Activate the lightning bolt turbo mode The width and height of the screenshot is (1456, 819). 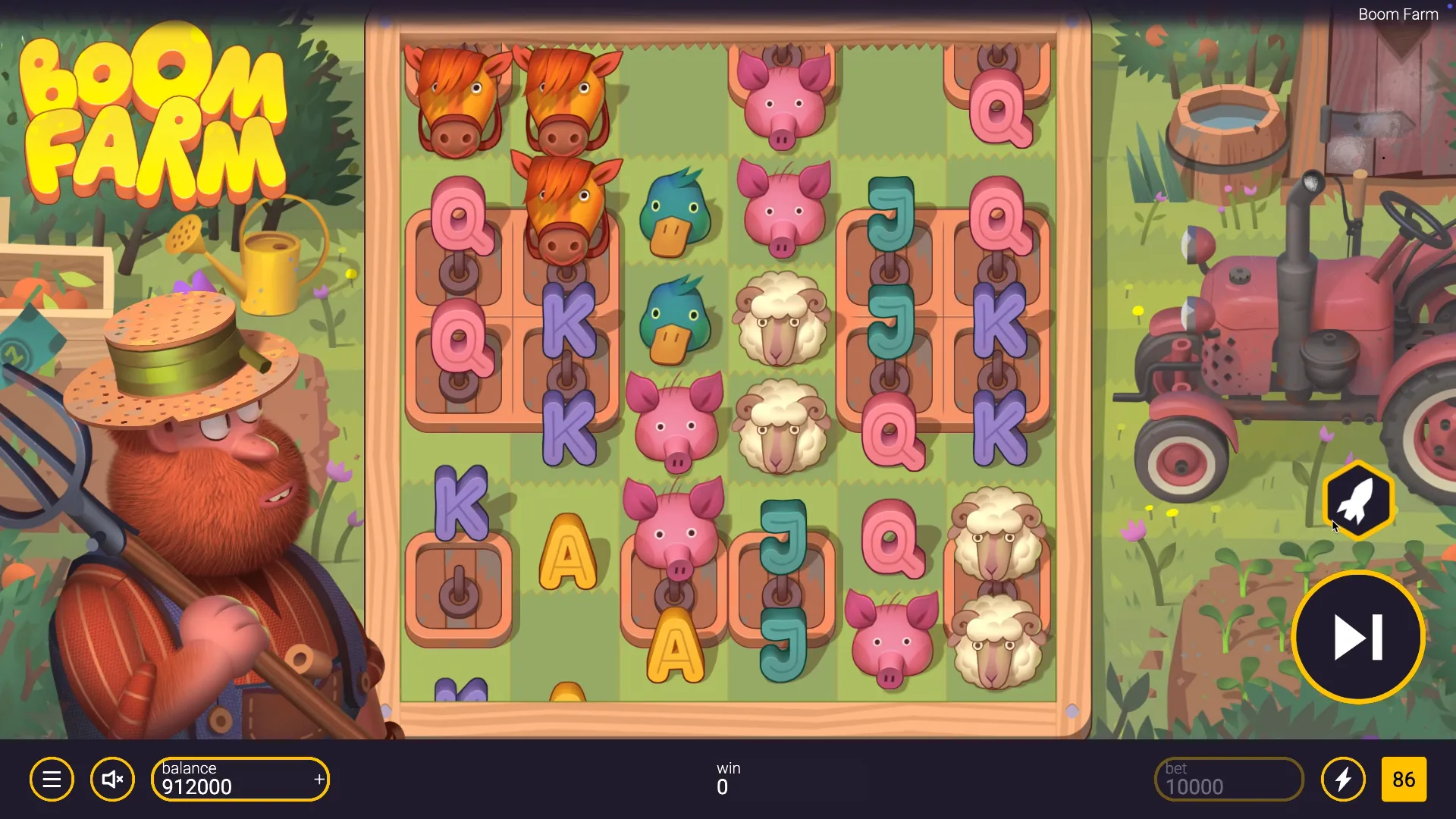1343,780
